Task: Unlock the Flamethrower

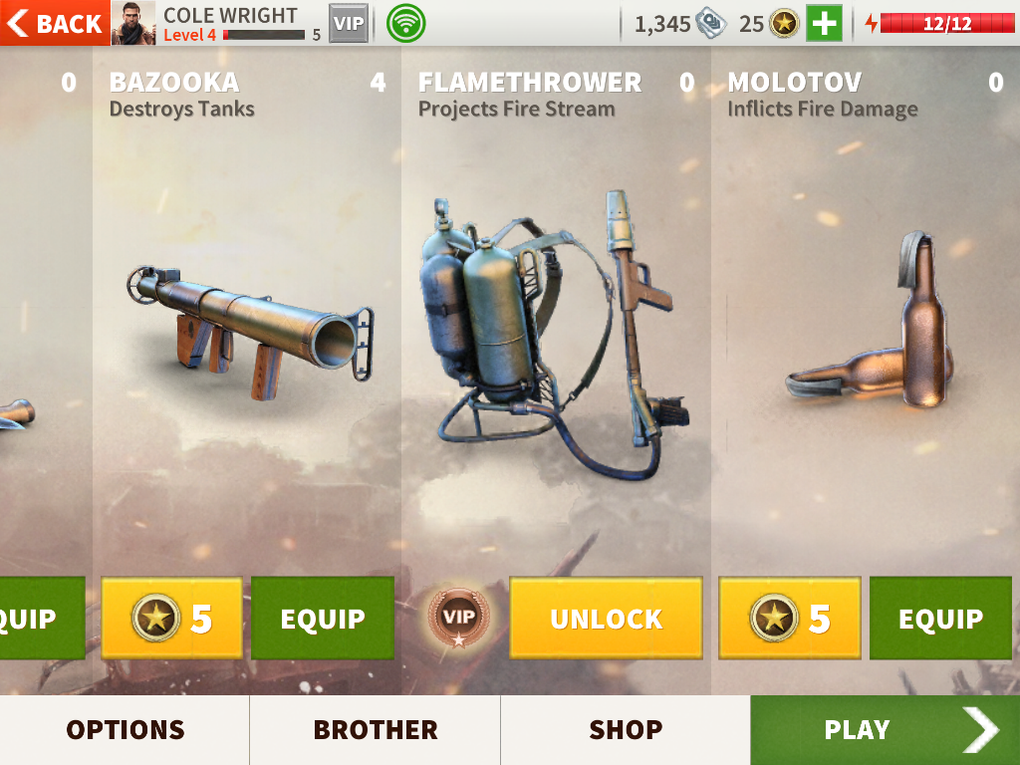Action: (605, 618)
